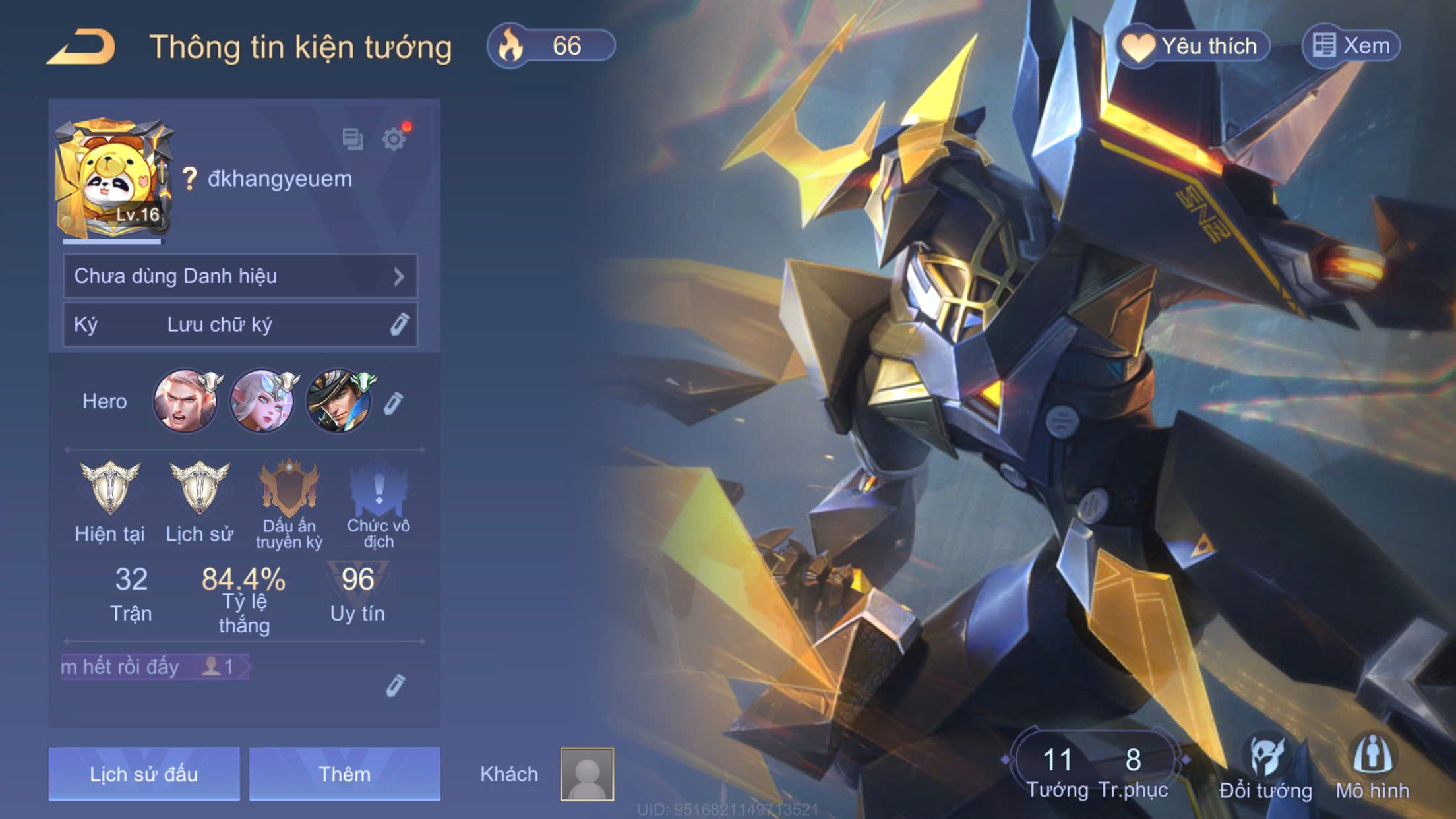Tap the Yêu thích heart button
The image size is (1456, 819).
point(1192,46)
